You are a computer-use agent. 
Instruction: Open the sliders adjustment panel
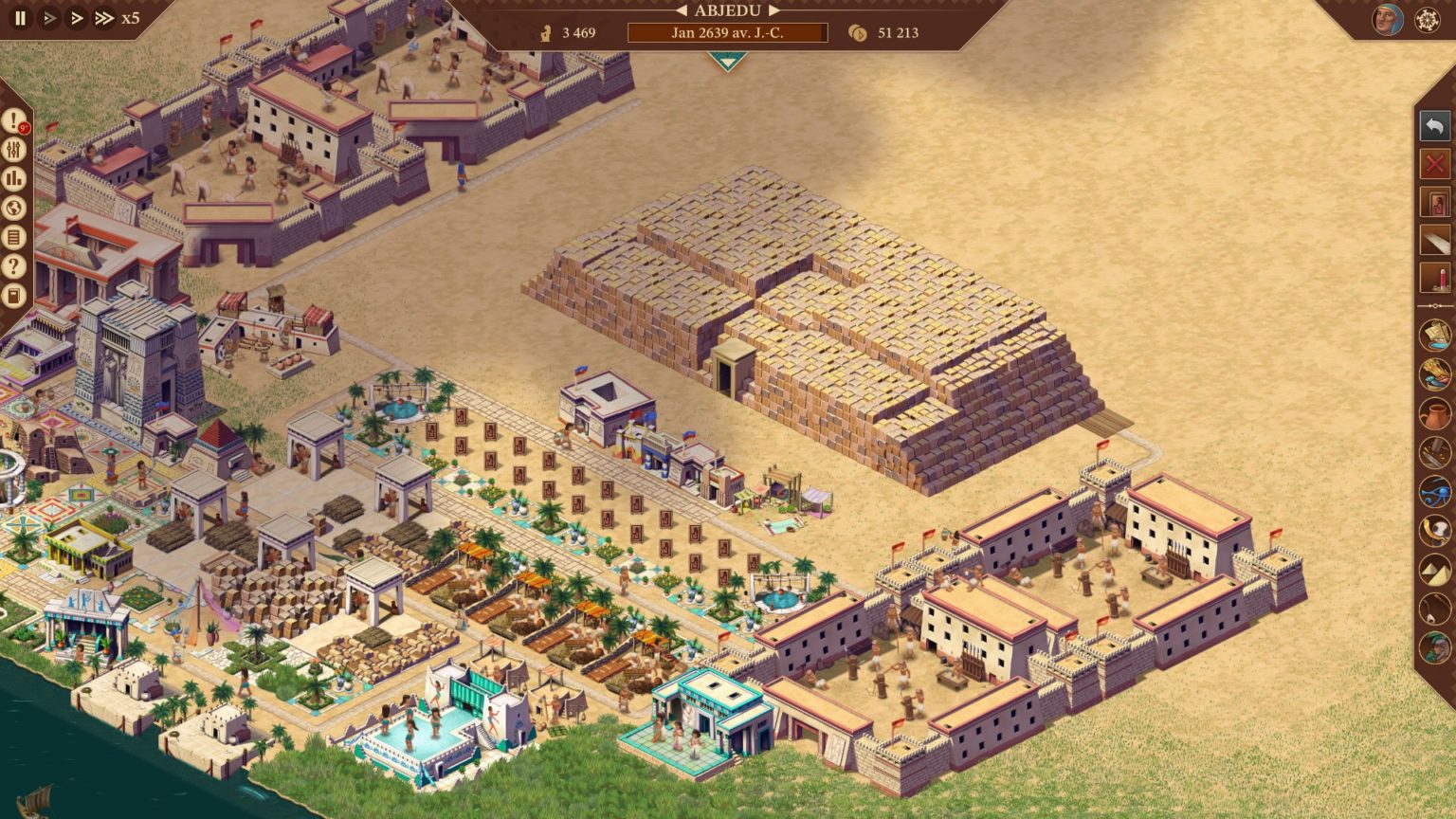pyautogui.click(x=13, y=150)
